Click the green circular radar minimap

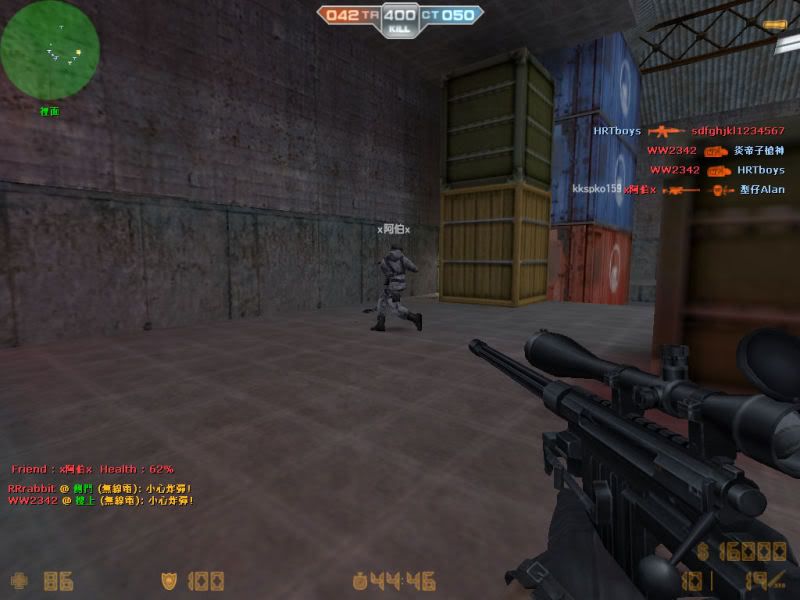coord(50,49)
